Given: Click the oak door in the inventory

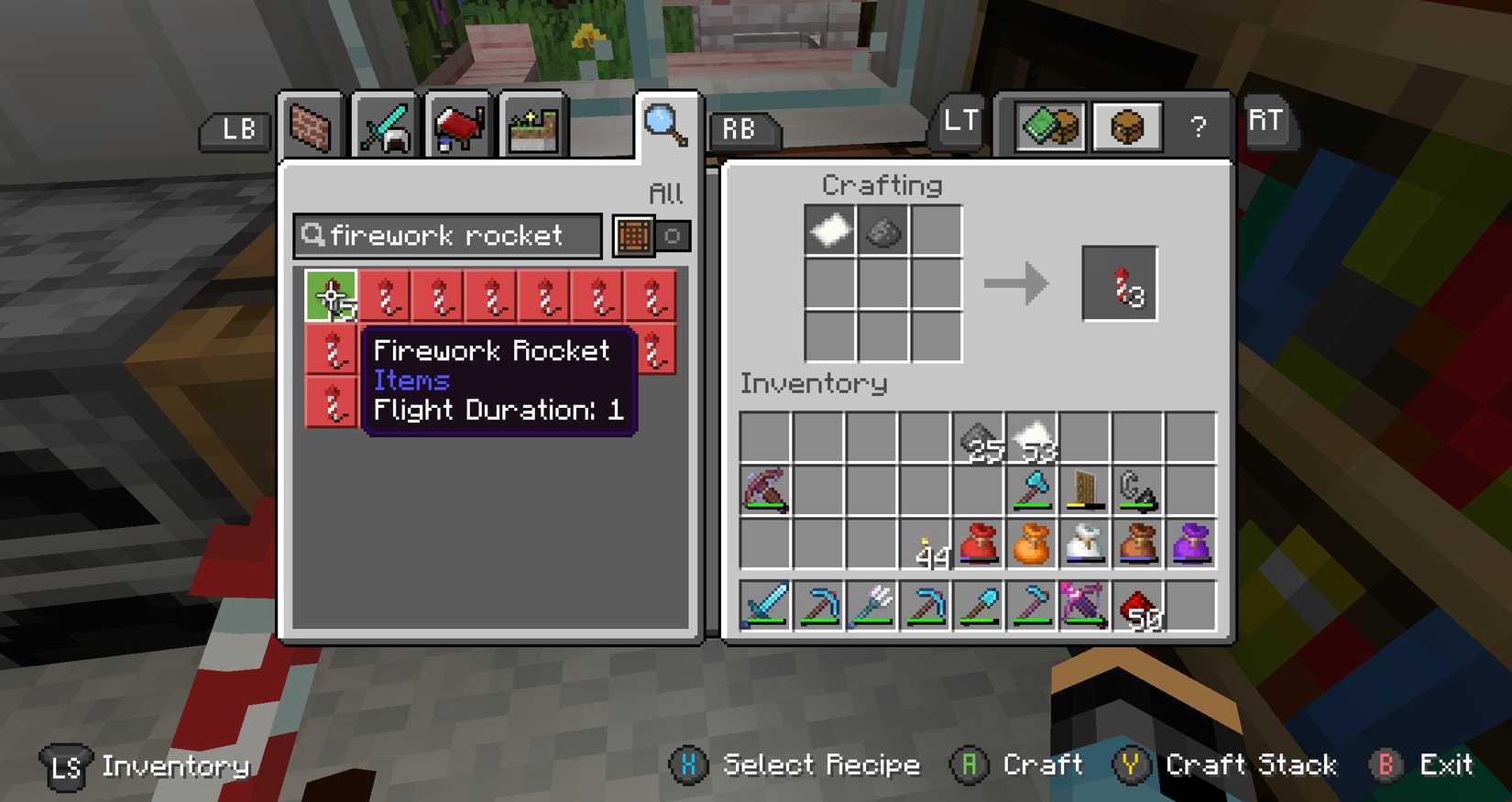Looking at the screenshot, I should click(1085, 488).
